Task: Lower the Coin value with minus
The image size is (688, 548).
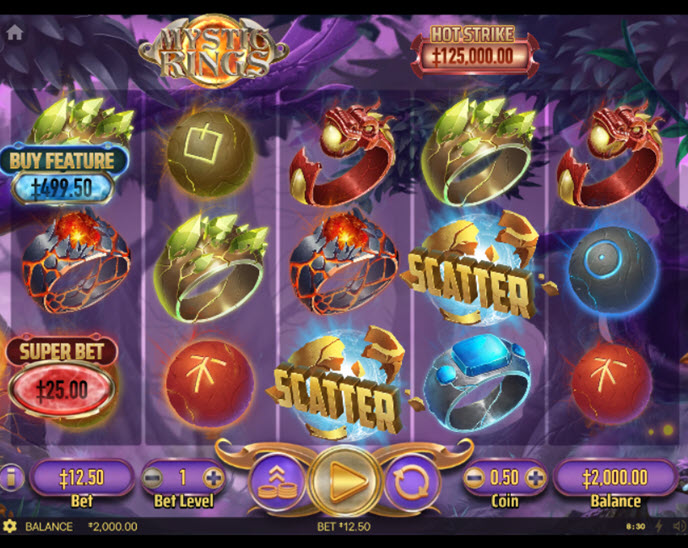Action: (x=475, y=477)
